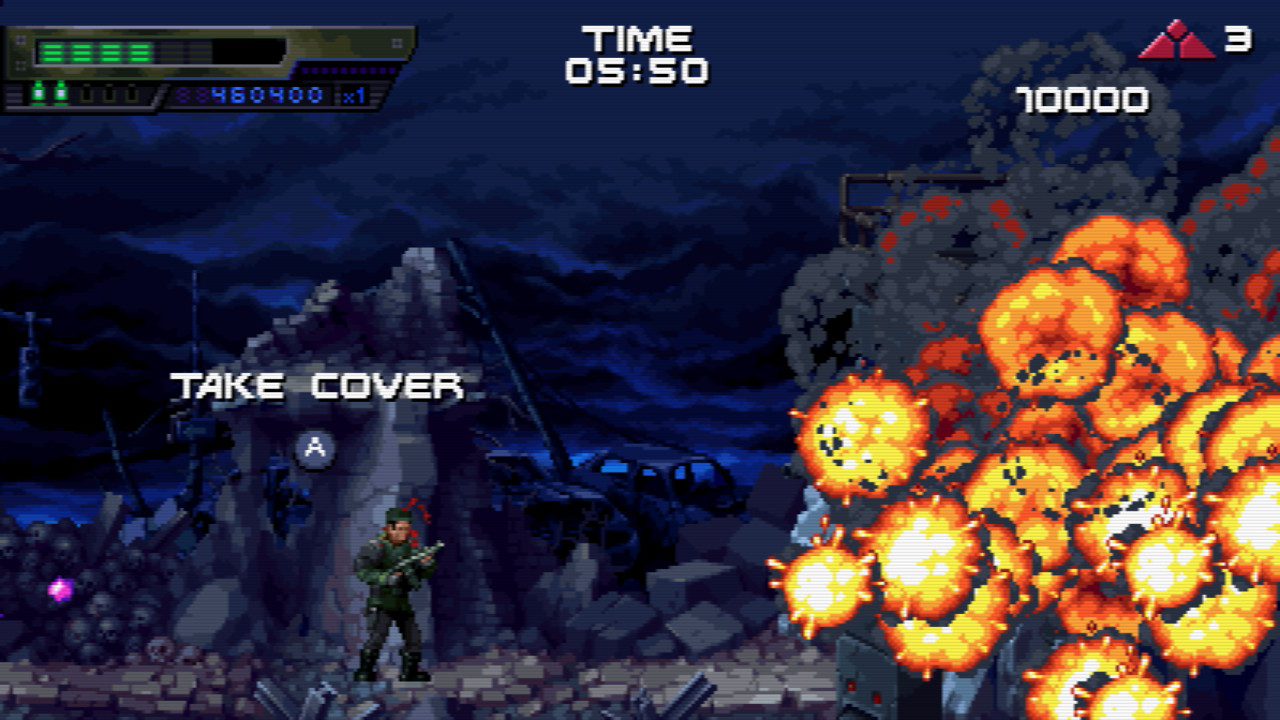Click the white A button prompt circle
Screen dimensions: 1280x720
tap(315, 448)
